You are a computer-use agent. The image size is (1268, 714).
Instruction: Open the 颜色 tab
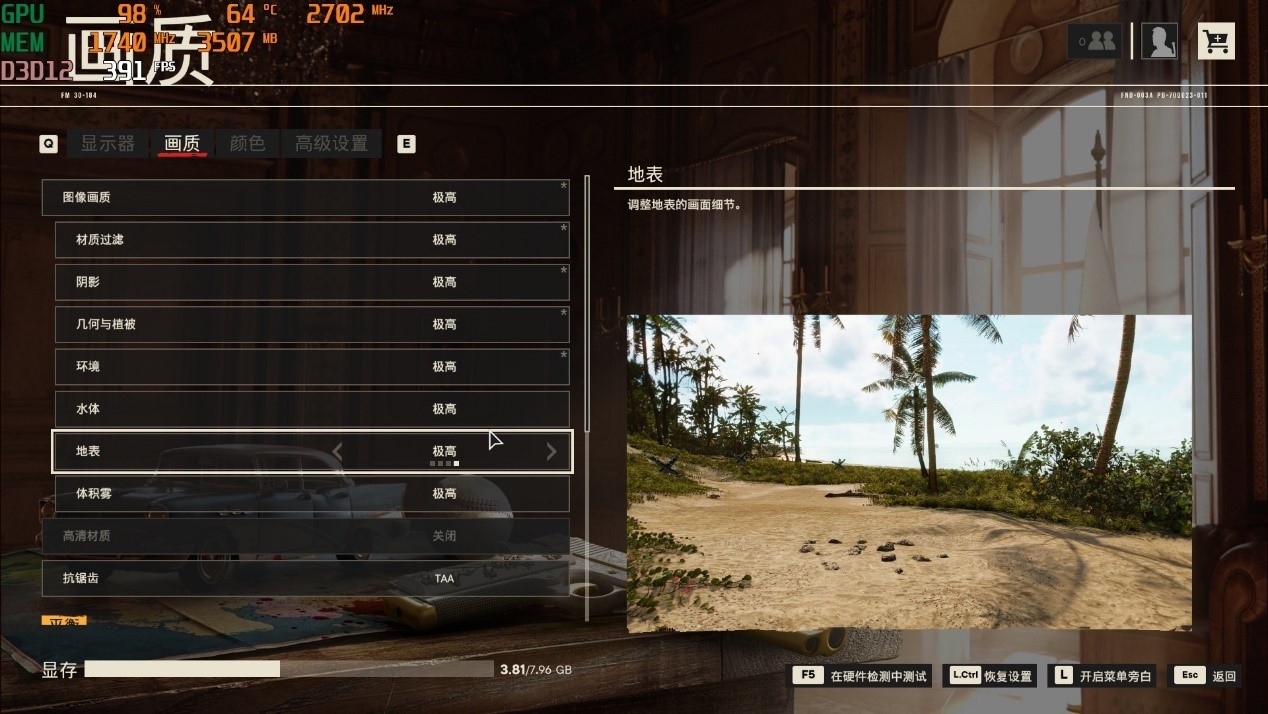(x=247, y=144)
